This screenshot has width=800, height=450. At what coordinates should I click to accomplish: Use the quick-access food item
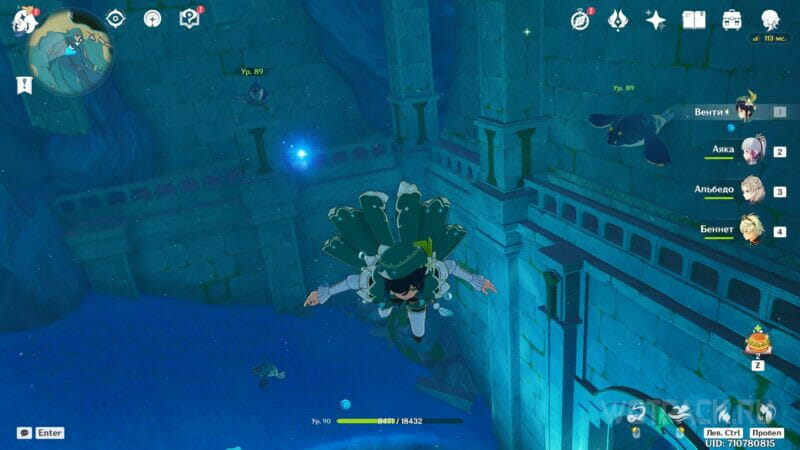click(x=757, y=344)
